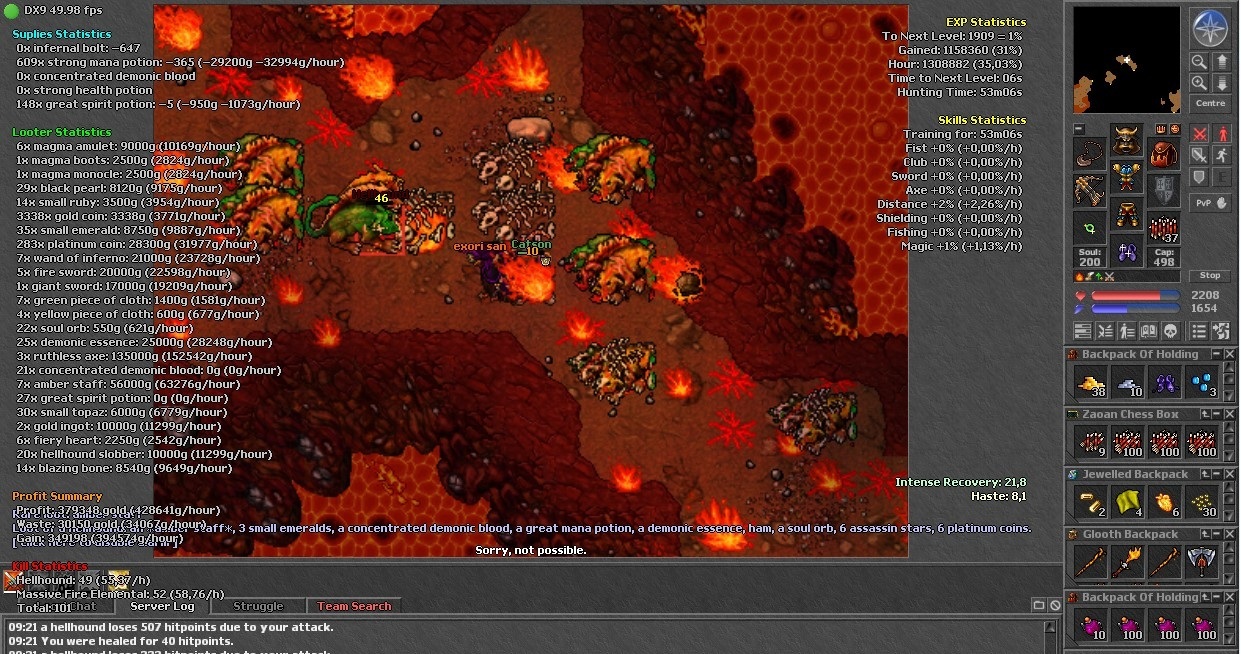
Task: Select the gold coin stack of 38
Action: click(x=1090, y=381)
